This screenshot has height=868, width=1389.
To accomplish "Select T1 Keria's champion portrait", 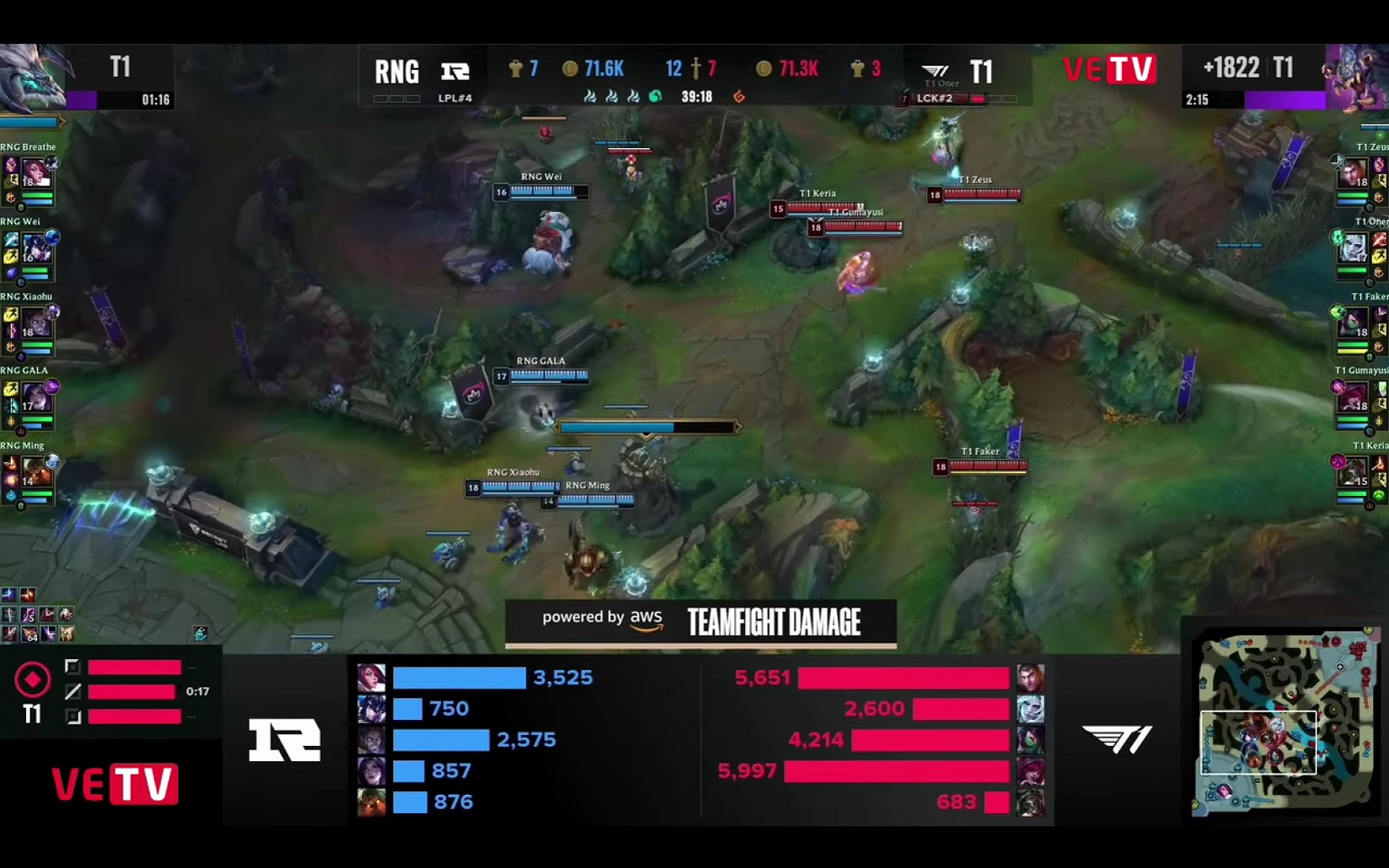I will [x=1353, y=472].
